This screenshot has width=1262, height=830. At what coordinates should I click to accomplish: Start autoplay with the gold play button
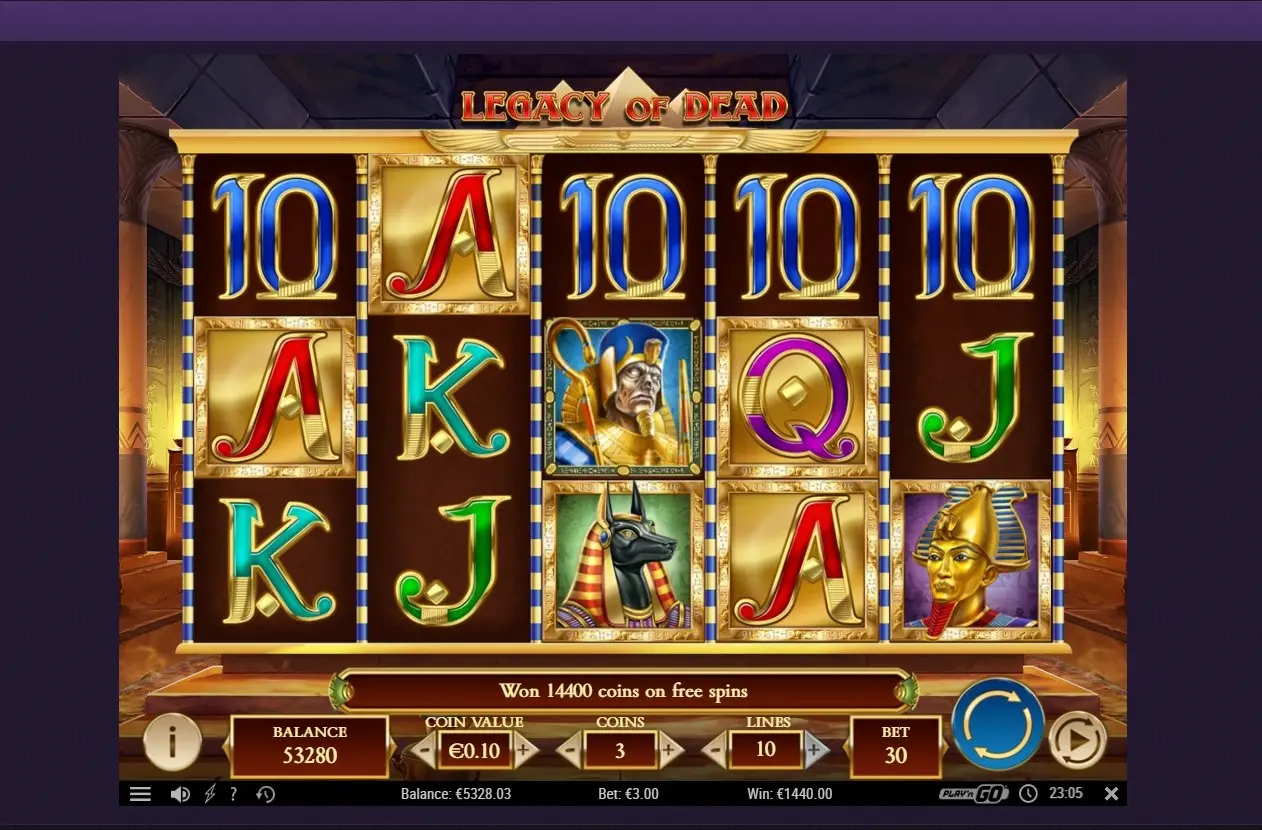(x=1077, y=740)
